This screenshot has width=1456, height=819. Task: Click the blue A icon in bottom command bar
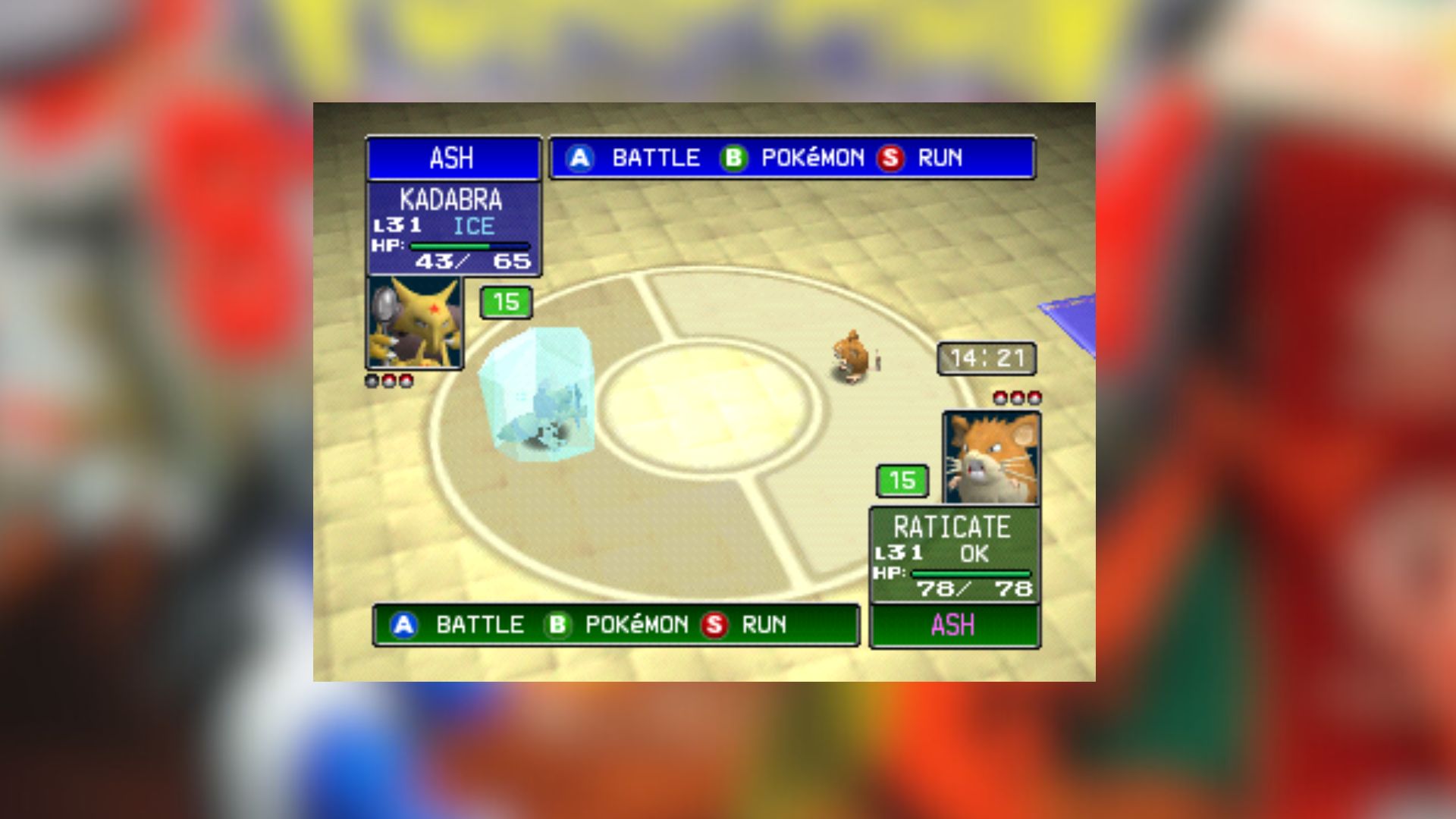tap(404, 625)
